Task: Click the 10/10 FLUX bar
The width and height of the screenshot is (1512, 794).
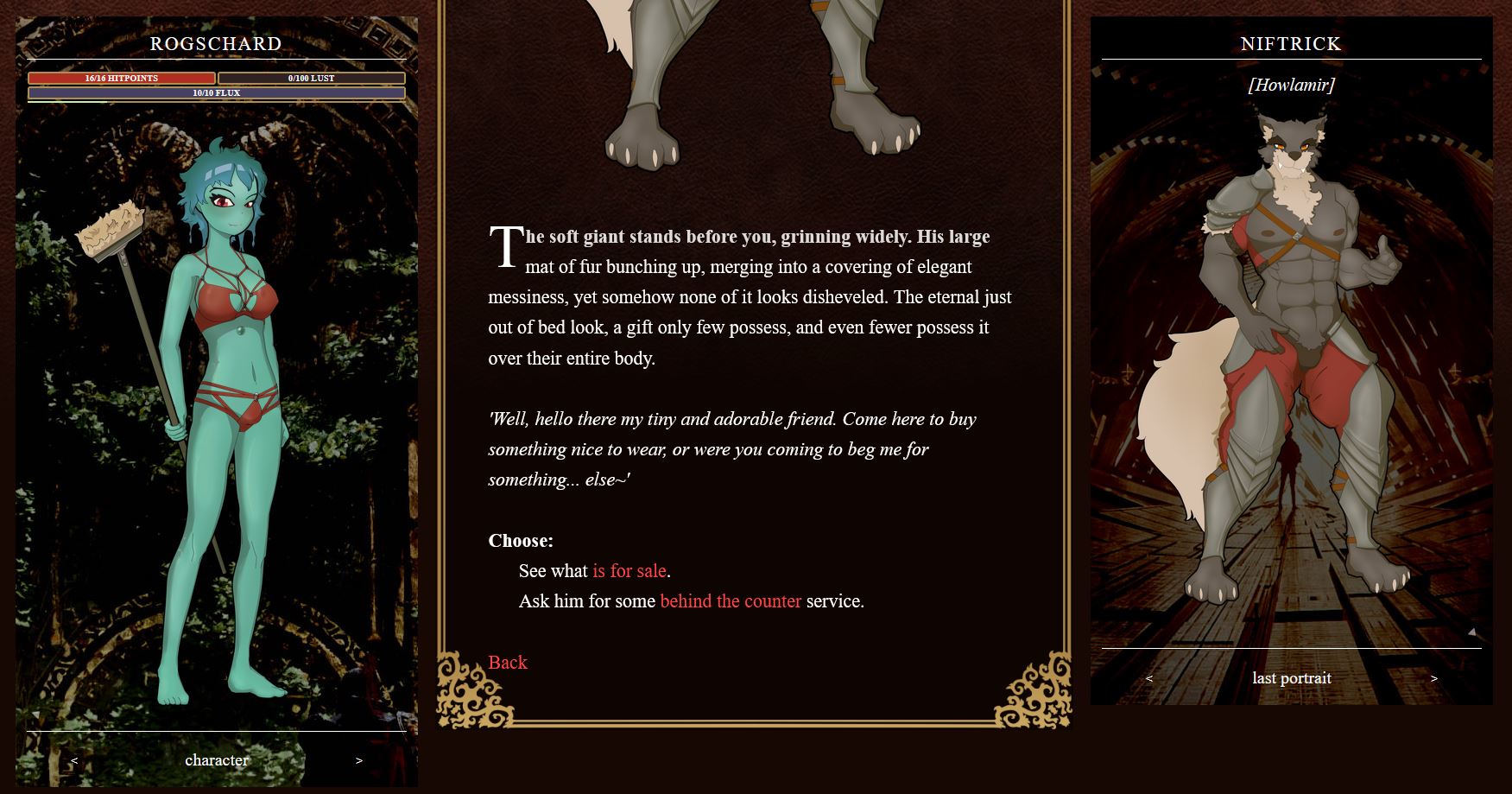Action: [215, 92]
